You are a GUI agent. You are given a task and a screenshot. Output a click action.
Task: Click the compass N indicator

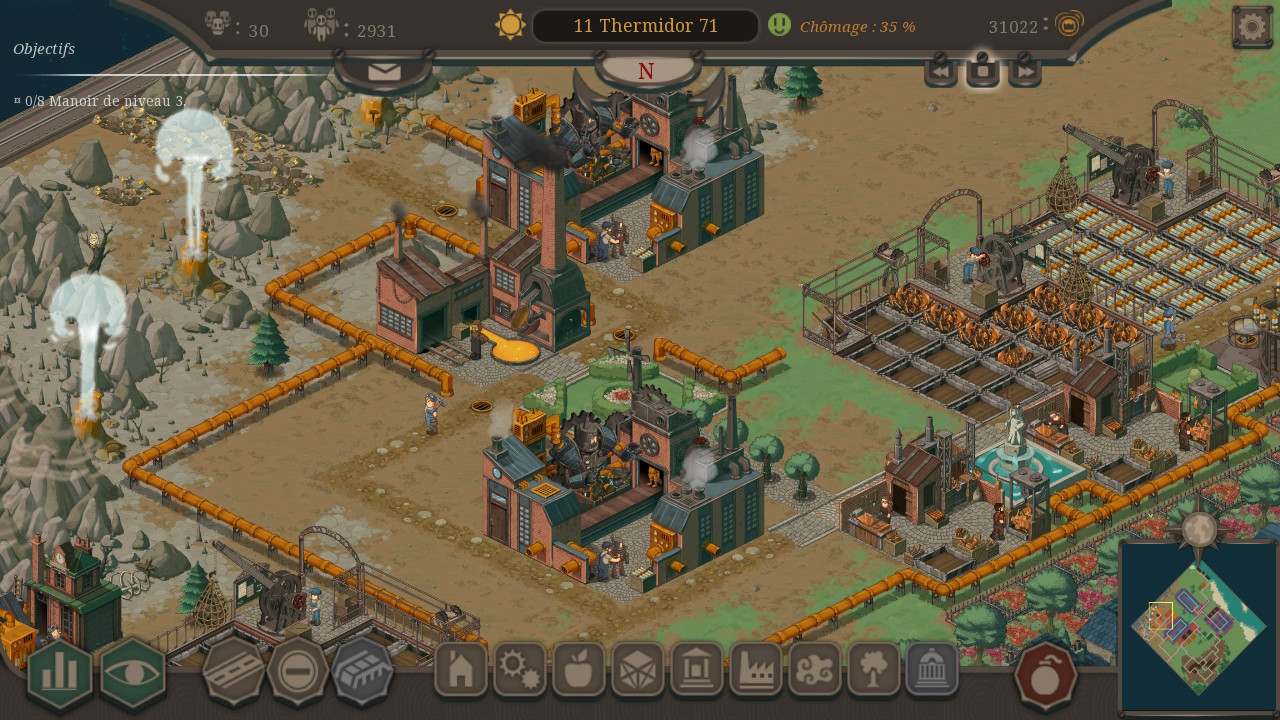[x=646, y=71]
